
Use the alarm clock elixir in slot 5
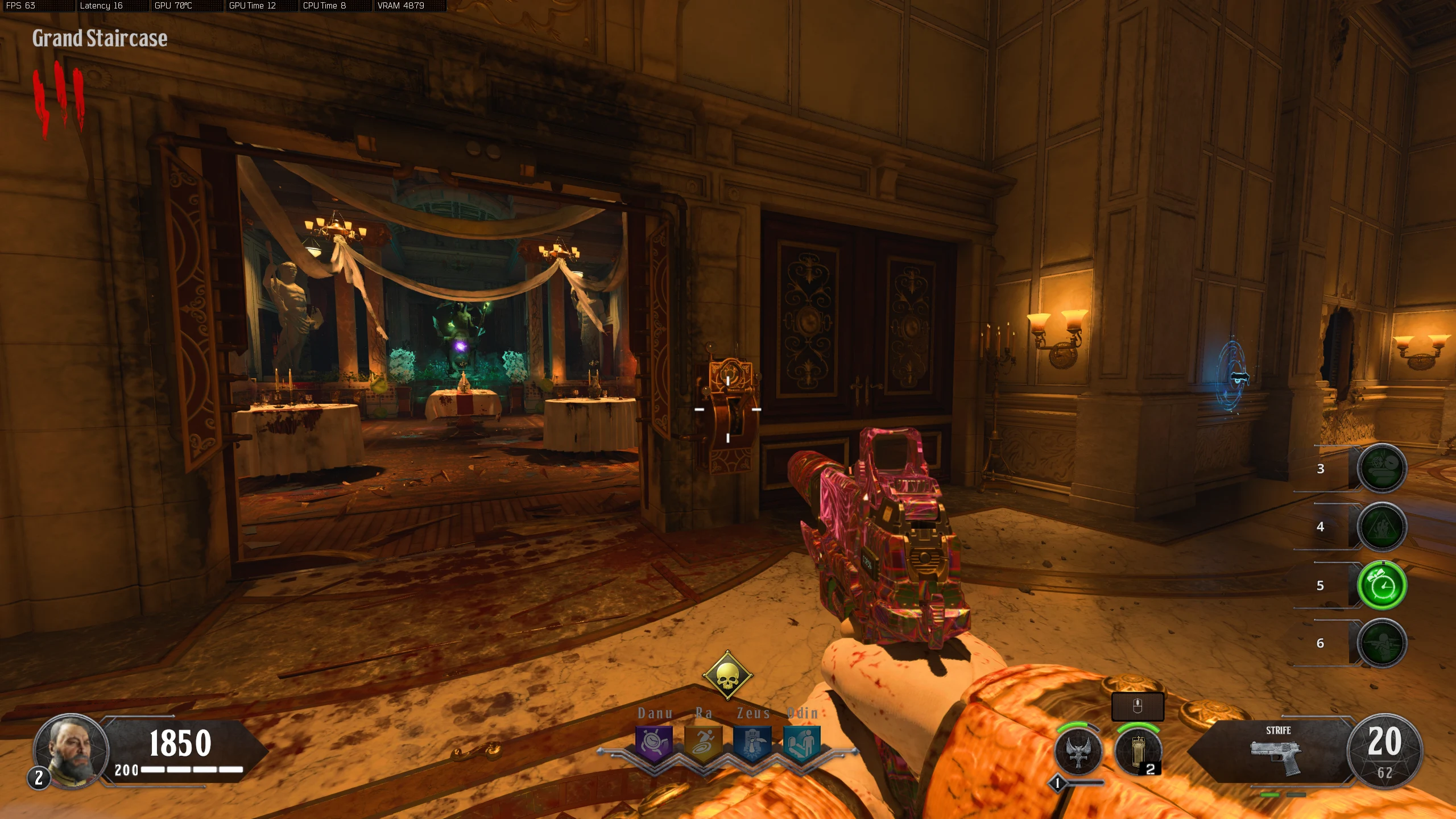tap(1381, 585)
